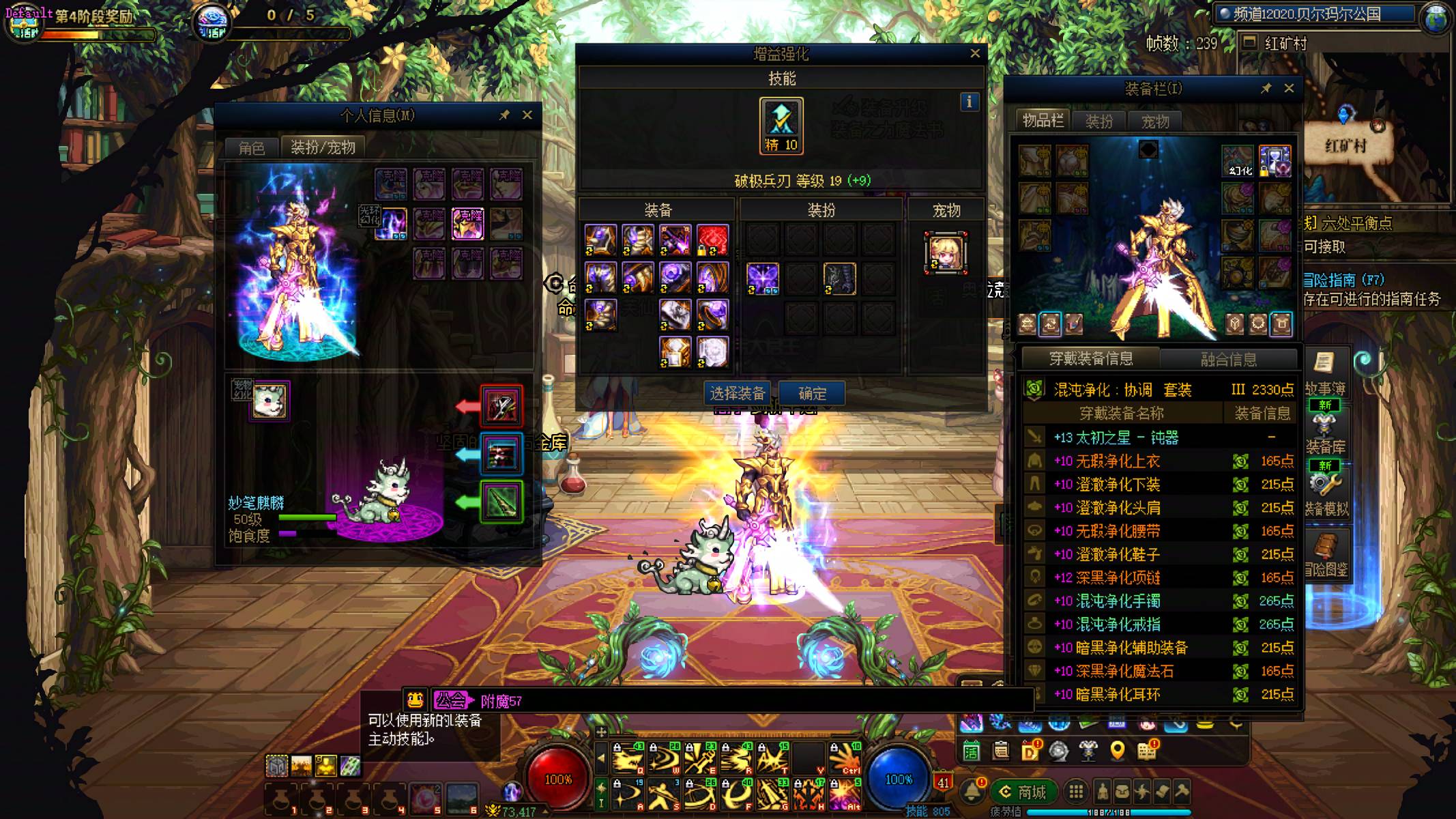The height and width of the screenshot is (819, 1456).
Task: Pin the 装备栏 window with pushpin
Action: tap(1266, 89)
